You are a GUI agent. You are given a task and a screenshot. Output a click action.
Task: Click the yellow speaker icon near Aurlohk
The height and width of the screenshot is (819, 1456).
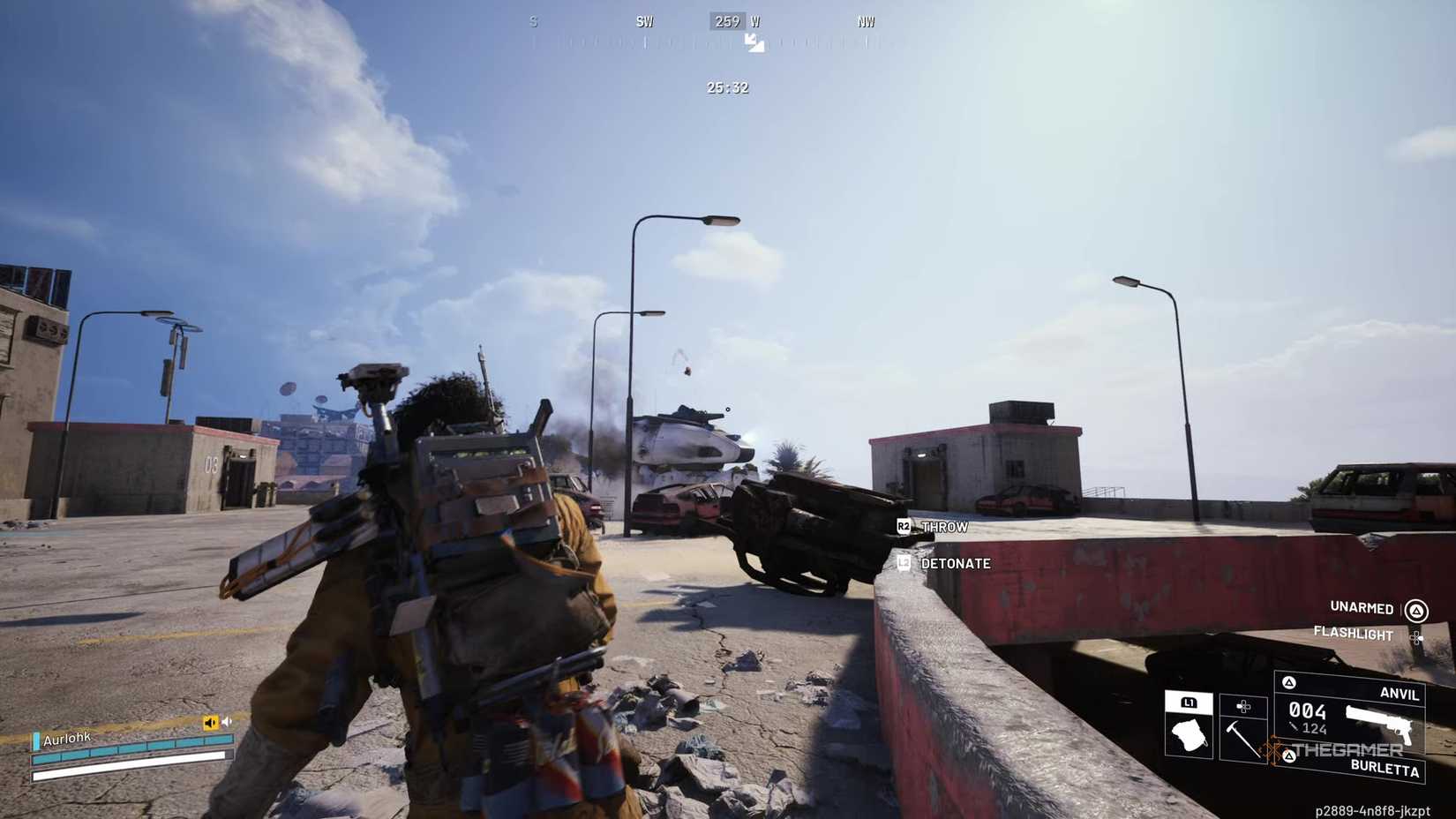coord(210,722)
